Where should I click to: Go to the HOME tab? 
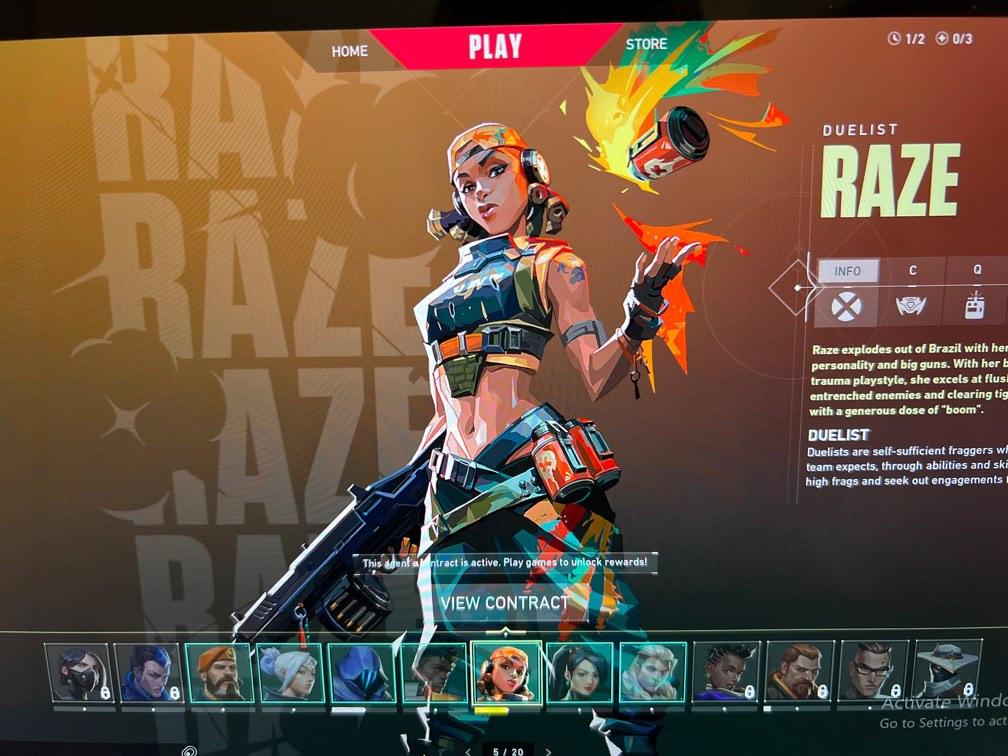(x=350, y=50)
